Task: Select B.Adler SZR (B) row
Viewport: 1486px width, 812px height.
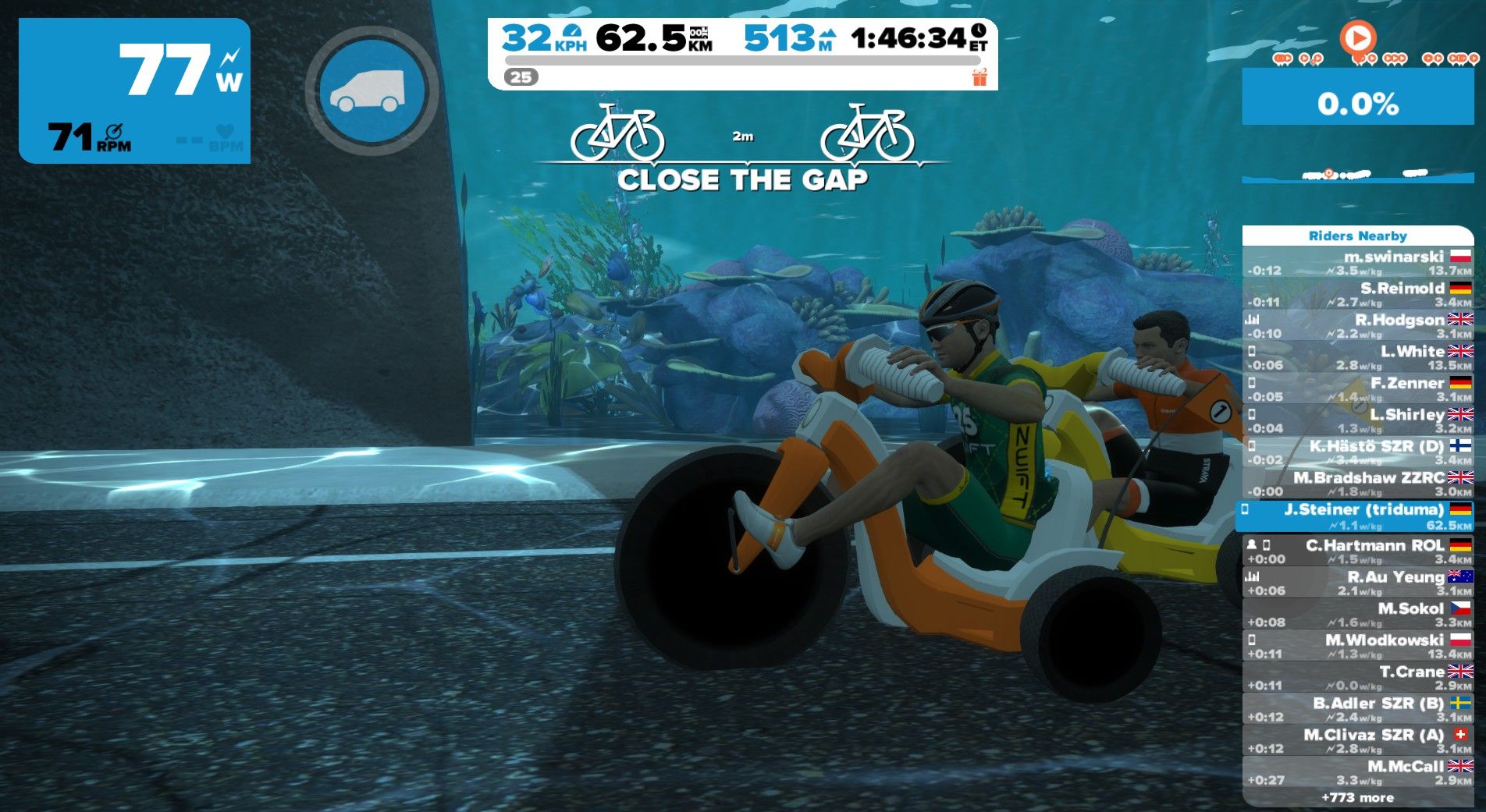Action: click(x=1357, y=709)
